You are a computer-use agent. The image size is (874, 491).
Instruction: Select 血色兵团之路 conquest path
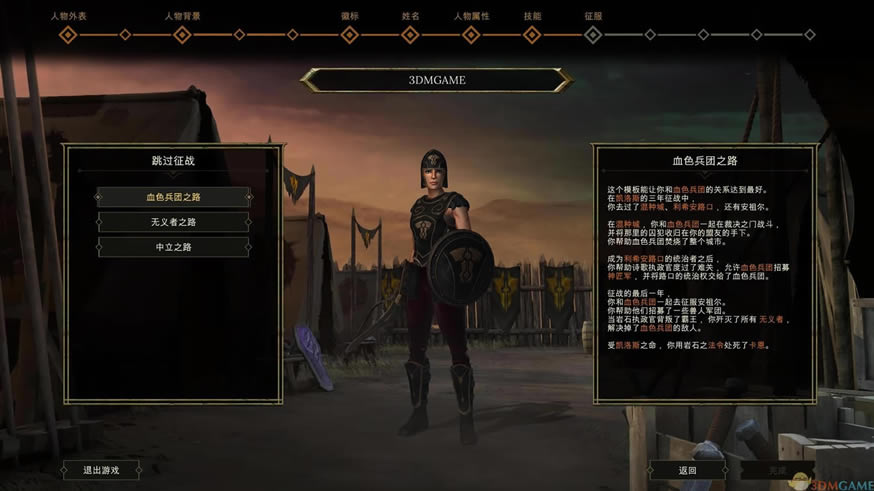pos(174,197)
